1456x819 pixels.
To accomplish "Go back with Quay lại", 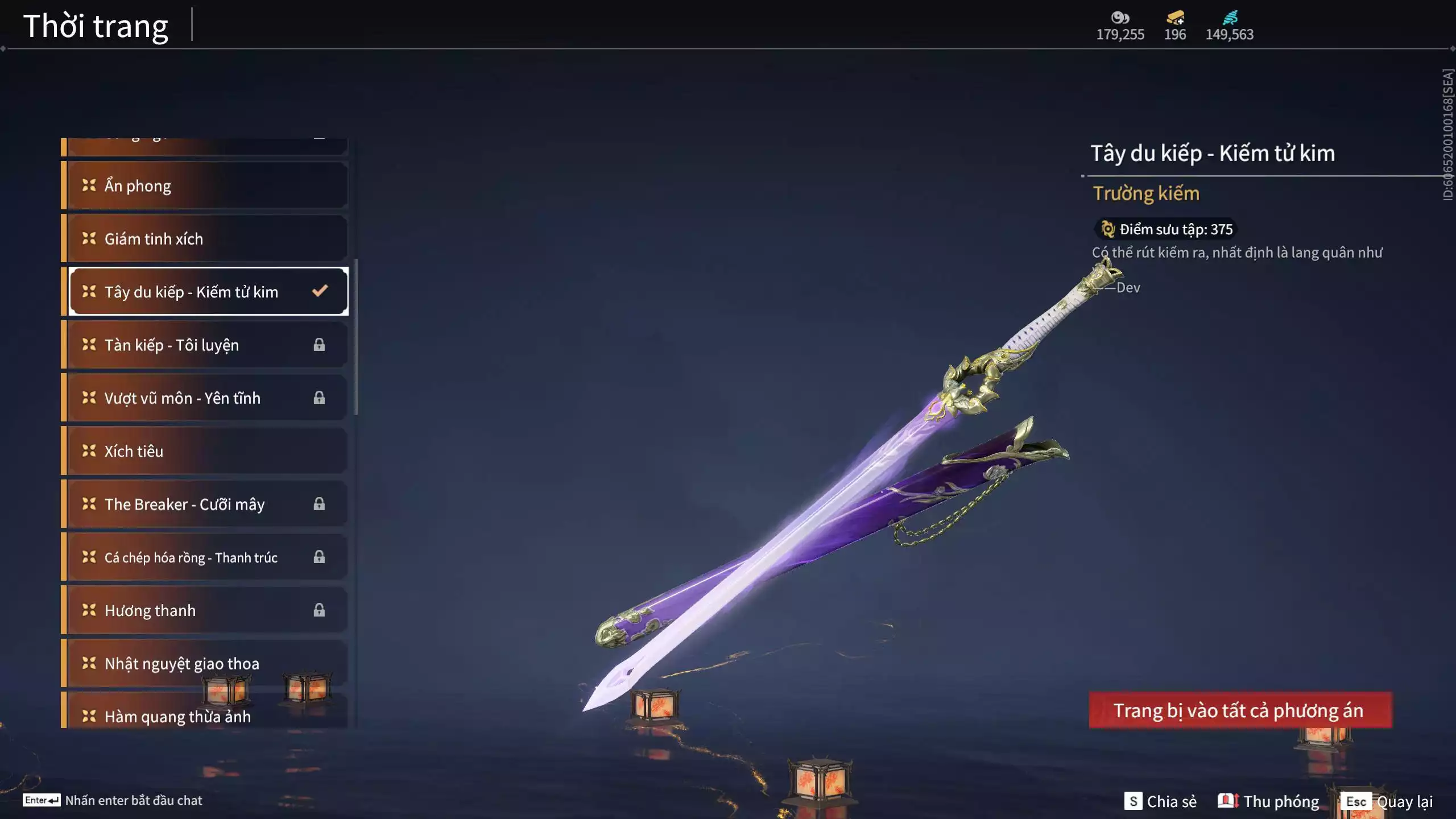I will [x=1387, y=801].
